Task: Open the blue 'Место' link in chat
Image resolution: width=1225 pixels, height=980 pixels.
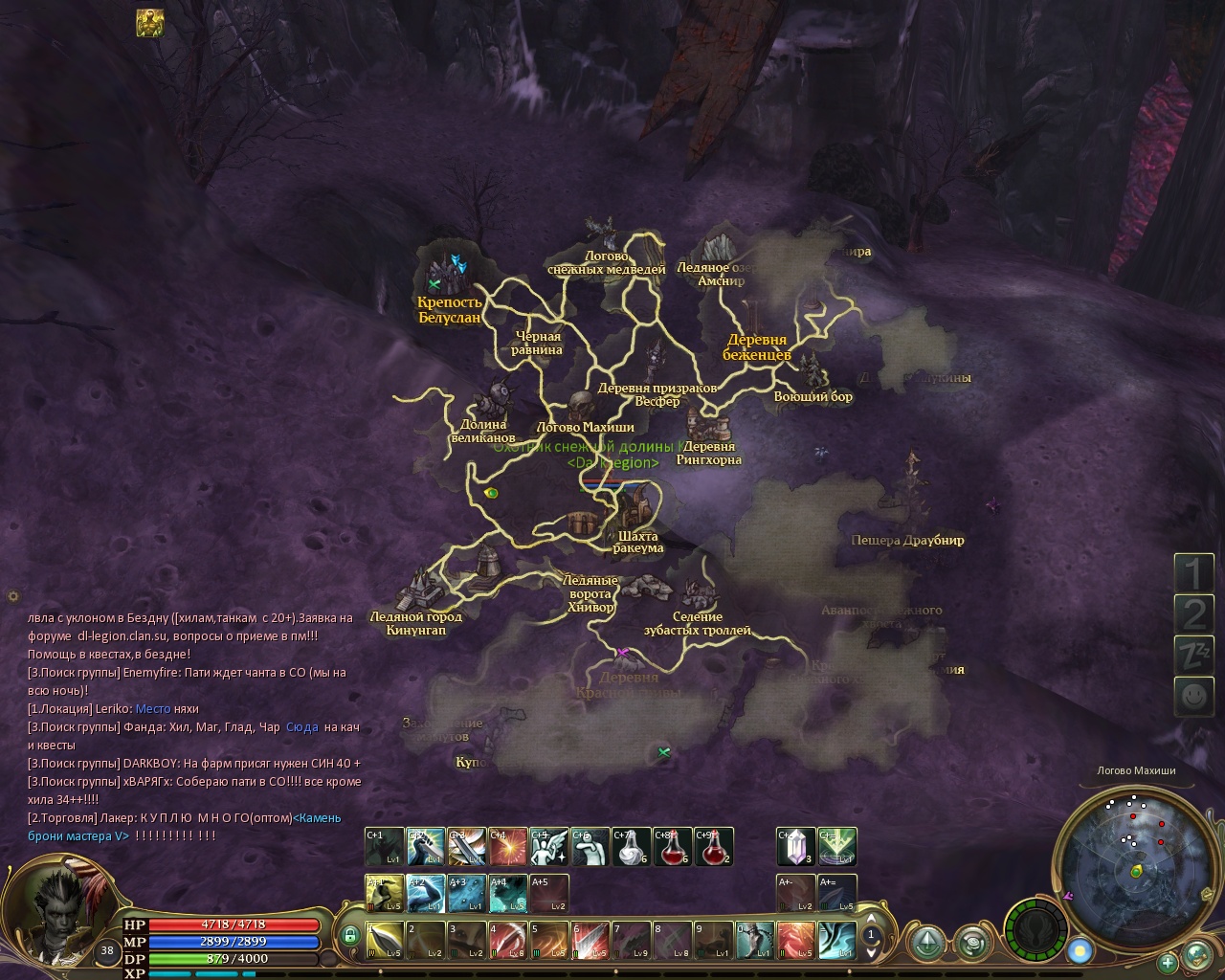Action: (153, 709)
